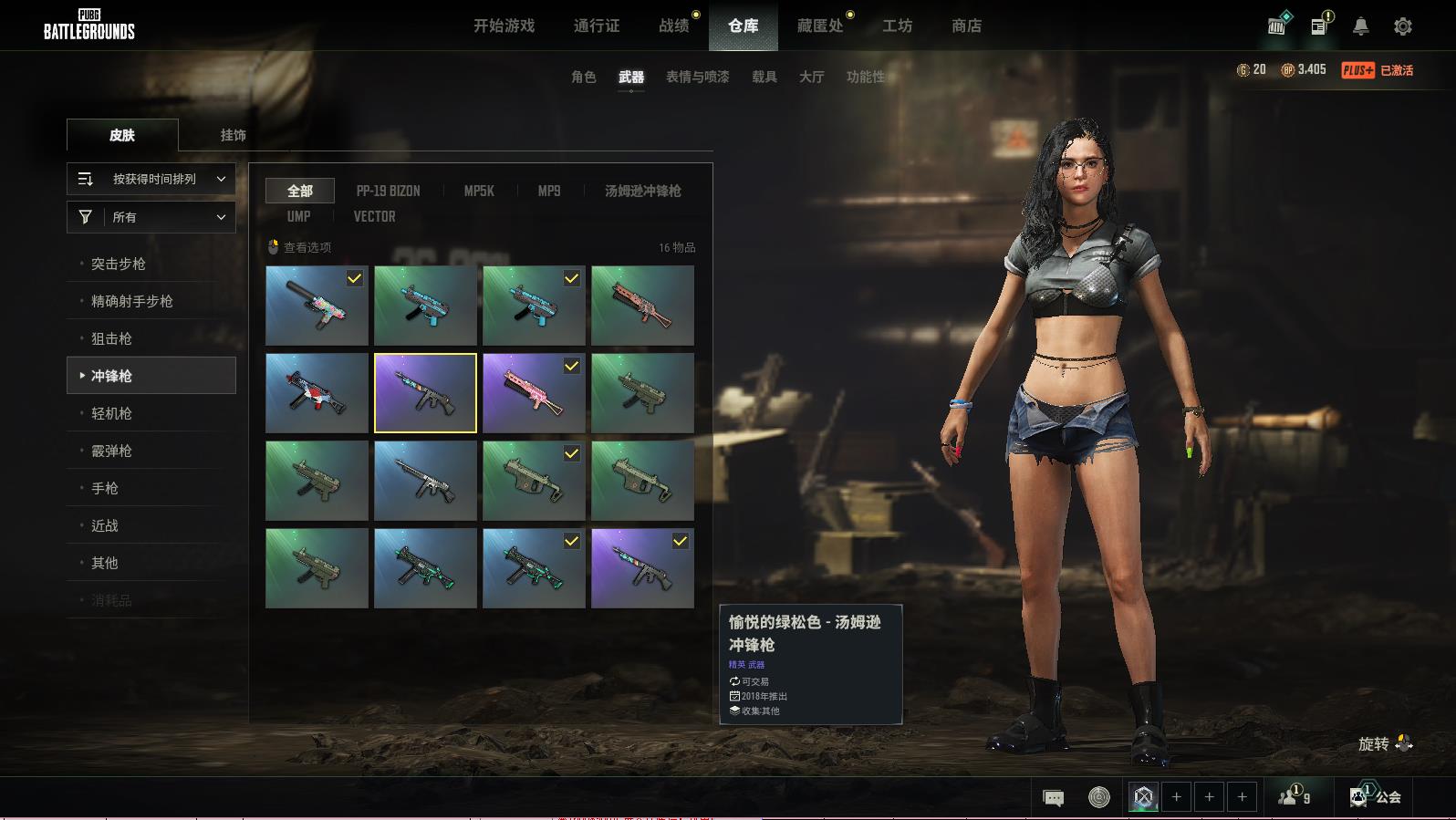Open the 商店 shop tab

(966, 26)
